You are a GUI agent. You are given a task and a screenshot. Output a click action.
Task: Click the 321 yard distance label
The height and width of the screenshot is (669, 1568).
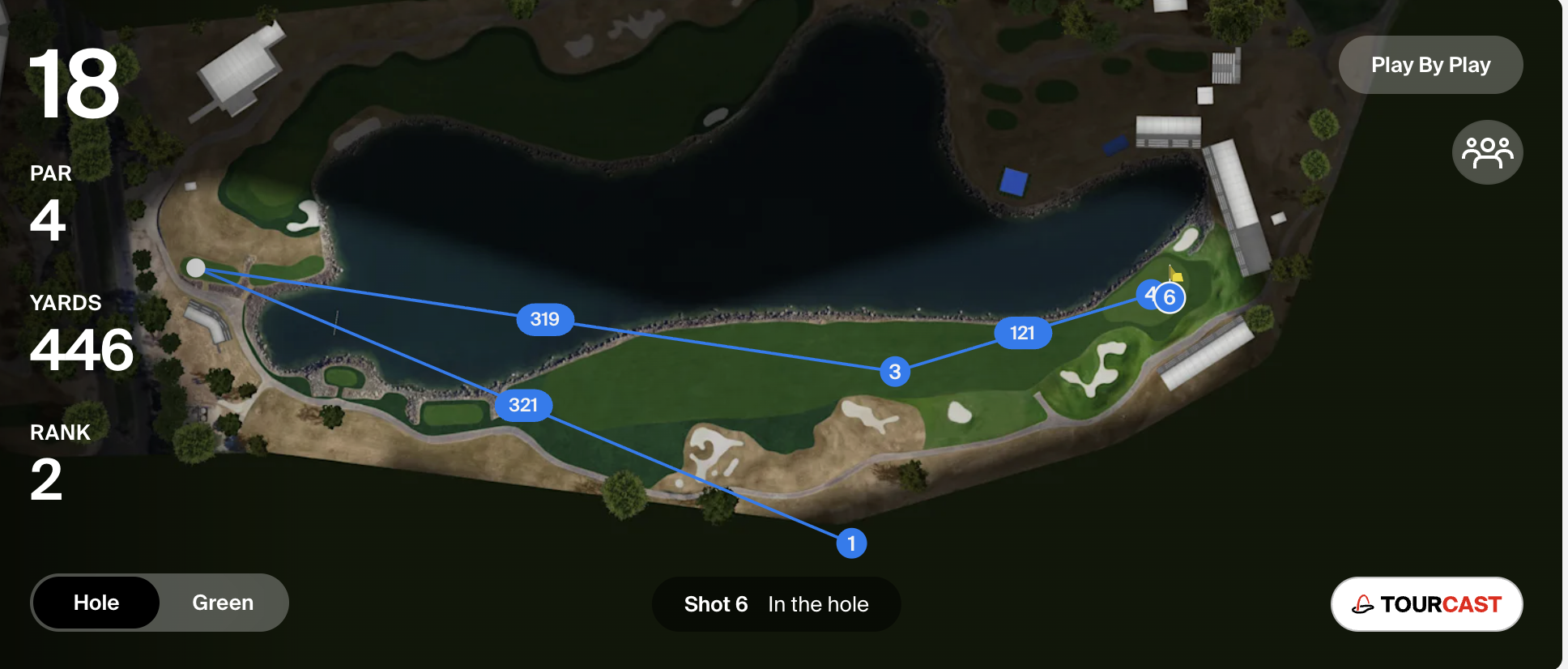(523, 405)
